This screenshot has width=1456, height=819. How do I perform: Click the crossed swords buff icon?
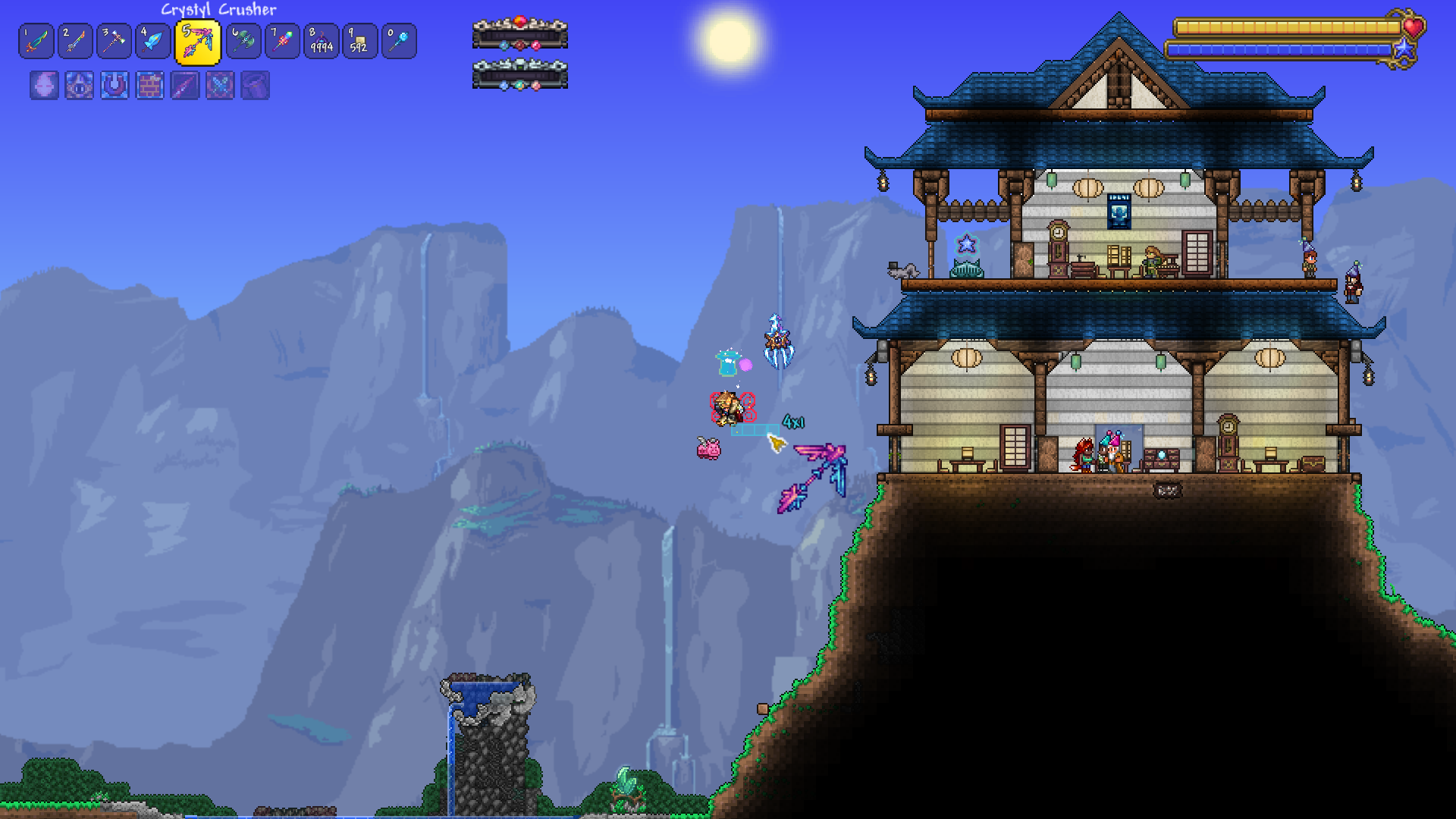click(x=220, y=86)
